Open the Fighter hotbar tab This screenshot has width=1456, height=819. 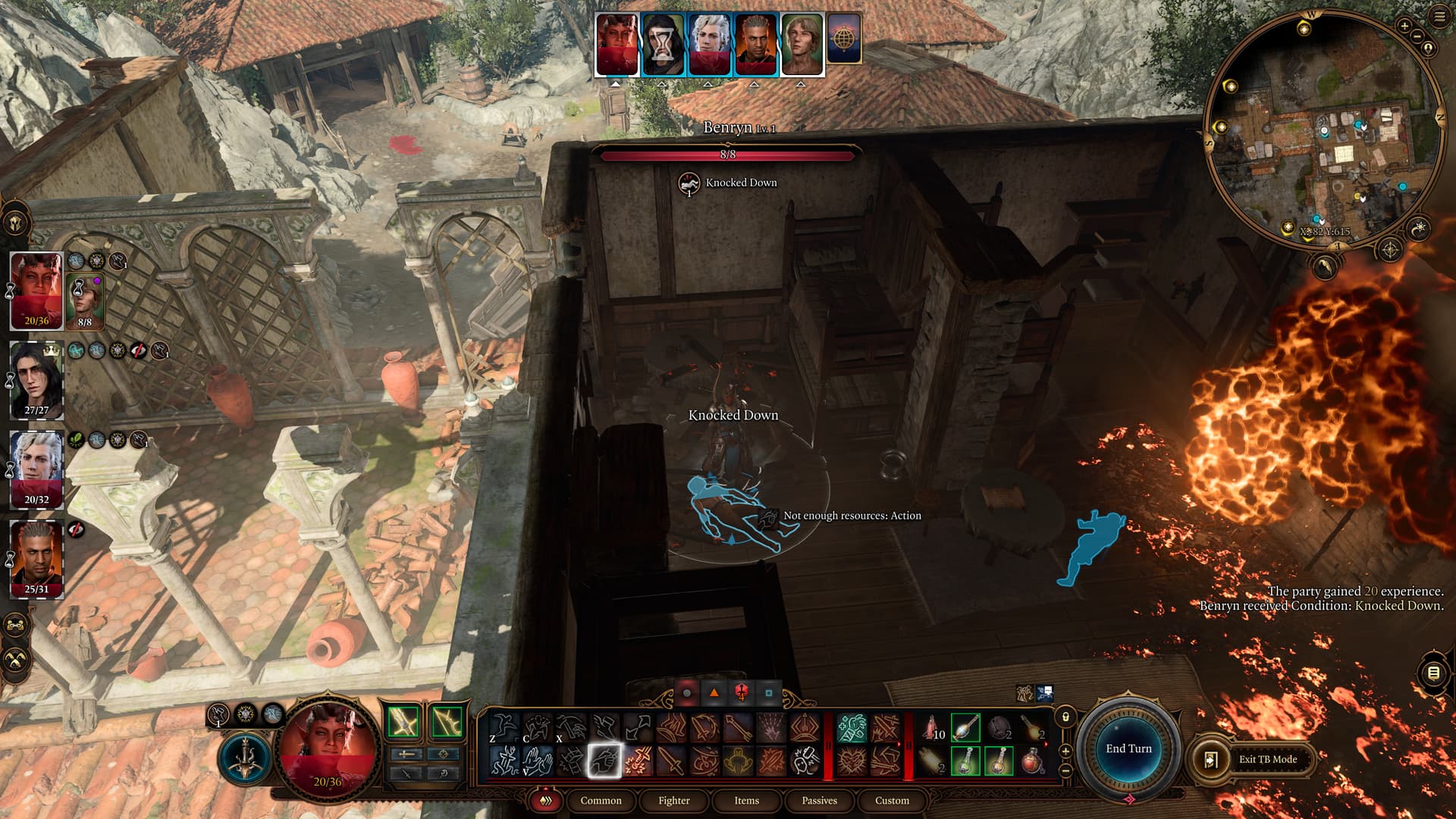[673, 801]
